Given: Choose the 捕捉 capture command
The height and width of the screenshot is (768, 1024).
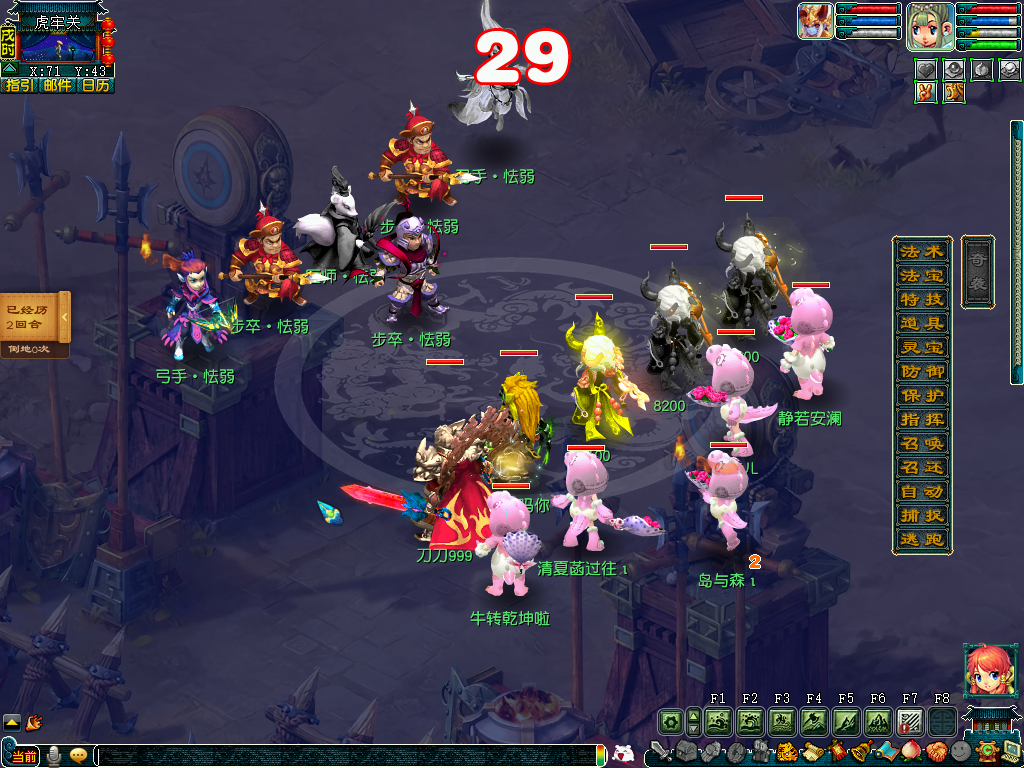Looking at the screenshot, I should [921, 515].
